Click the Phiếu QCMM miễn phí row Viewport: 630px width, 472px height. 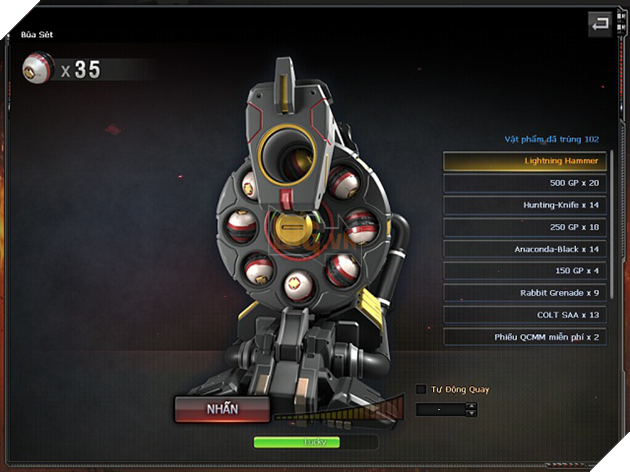coord(525,337)
